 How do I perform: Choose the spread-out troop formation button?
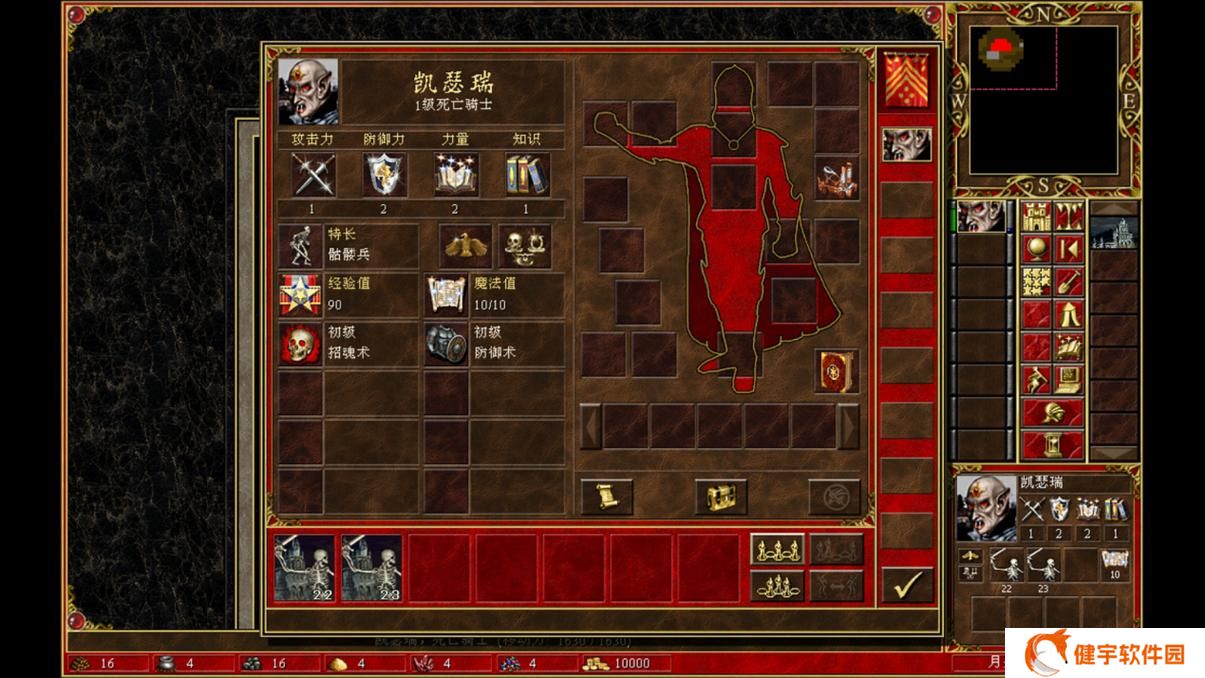(777, 550)
